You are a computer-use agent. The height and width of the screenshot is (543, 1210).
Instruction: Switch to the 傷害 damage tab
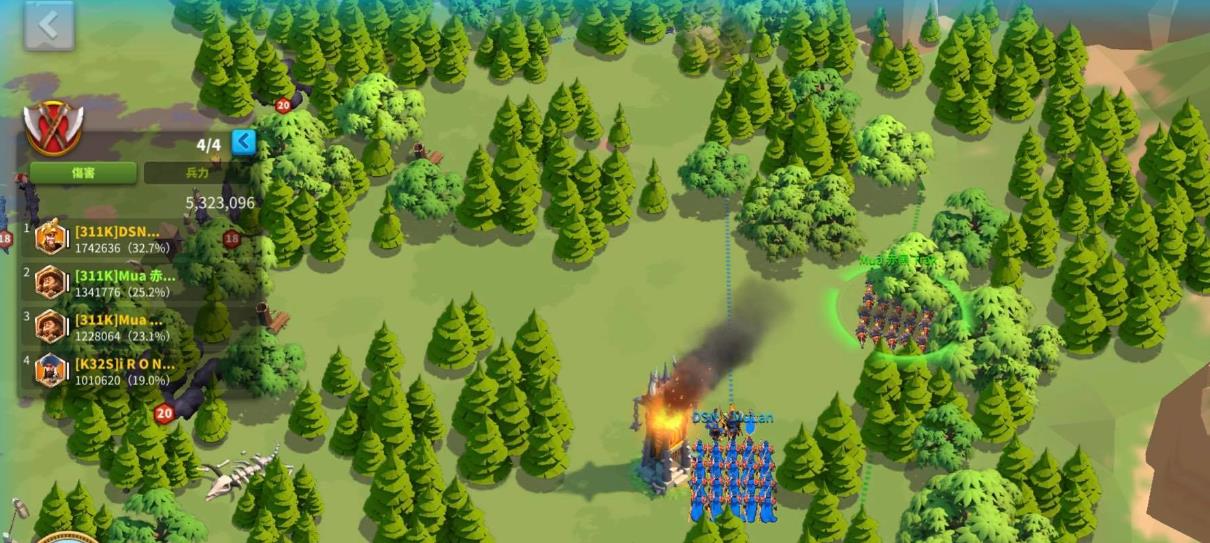[83, 173]
